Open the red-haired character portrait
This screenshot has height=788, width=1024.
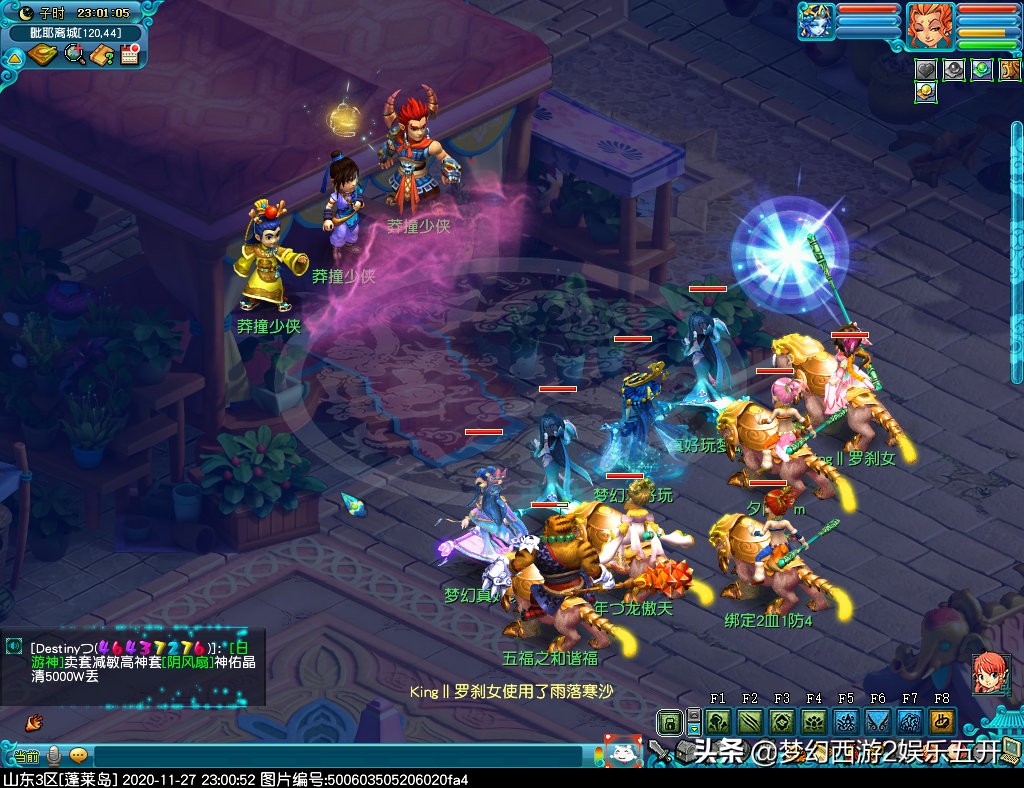coord(930,24)
